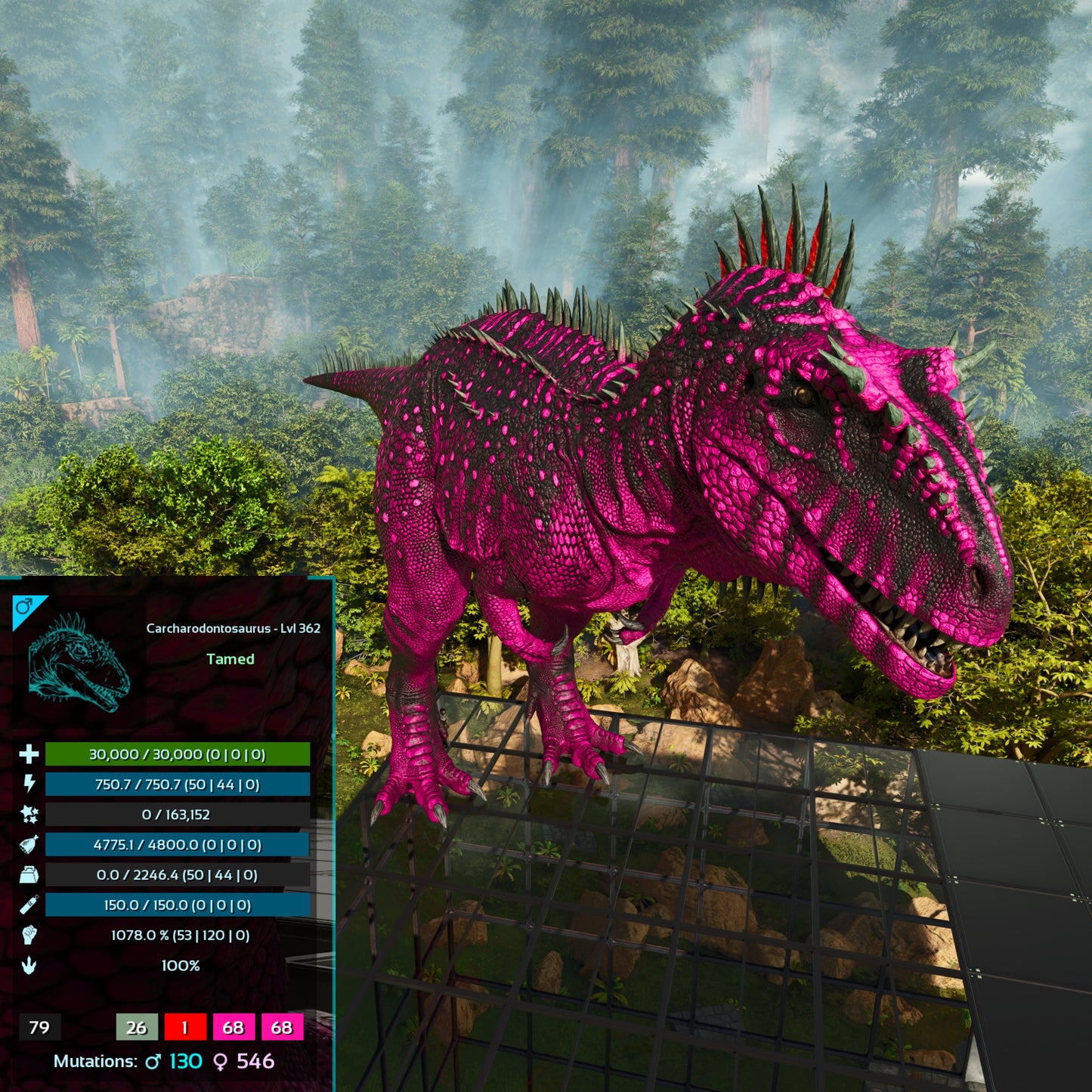Choose the gray-green color swatch numbered 26
The height and width of the screenshot is (1092, 1092).
[x=137, y=1027]
